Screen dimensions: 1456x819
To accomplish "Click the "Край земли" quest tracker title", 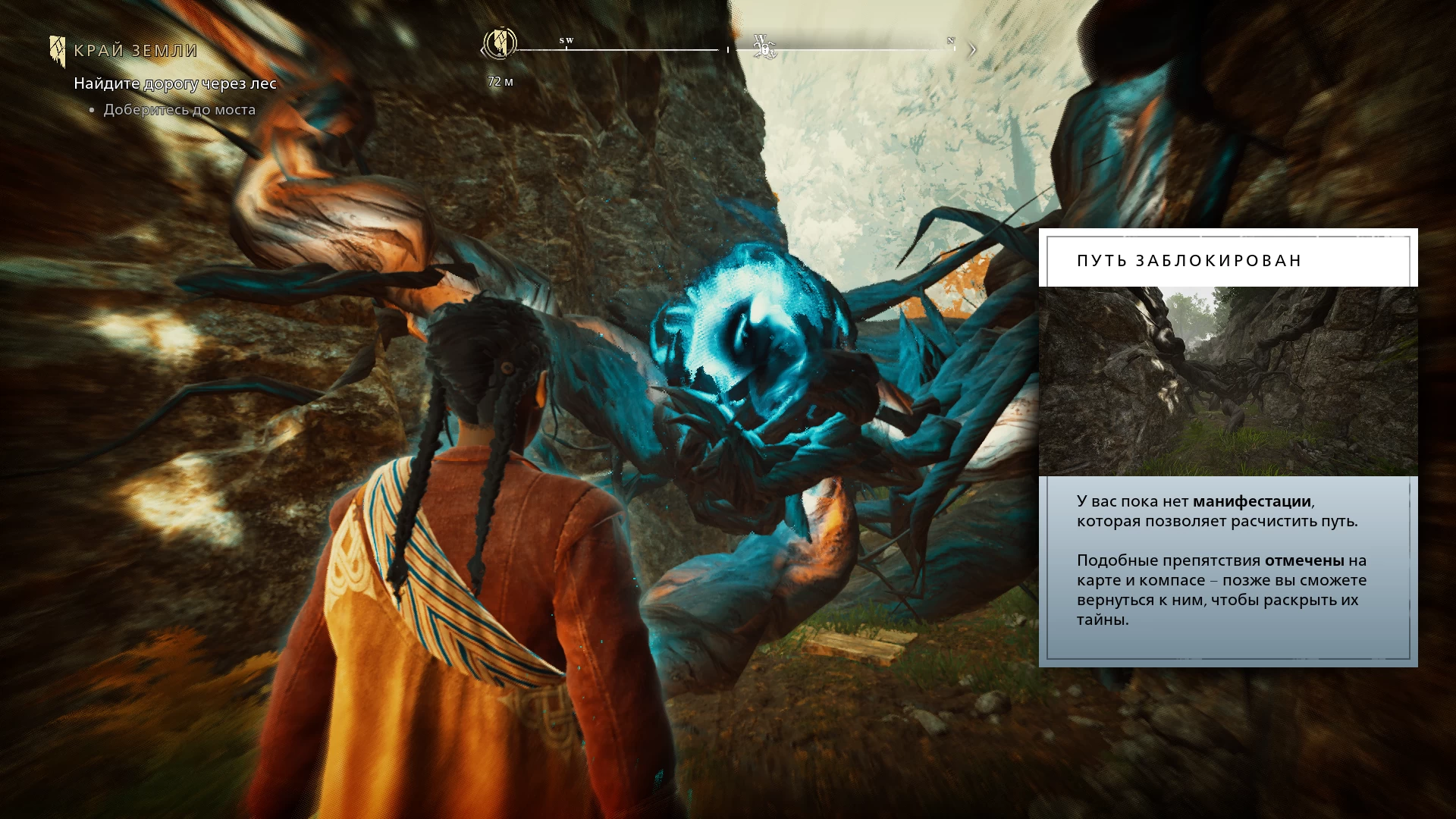I will (x=136, y=51).
